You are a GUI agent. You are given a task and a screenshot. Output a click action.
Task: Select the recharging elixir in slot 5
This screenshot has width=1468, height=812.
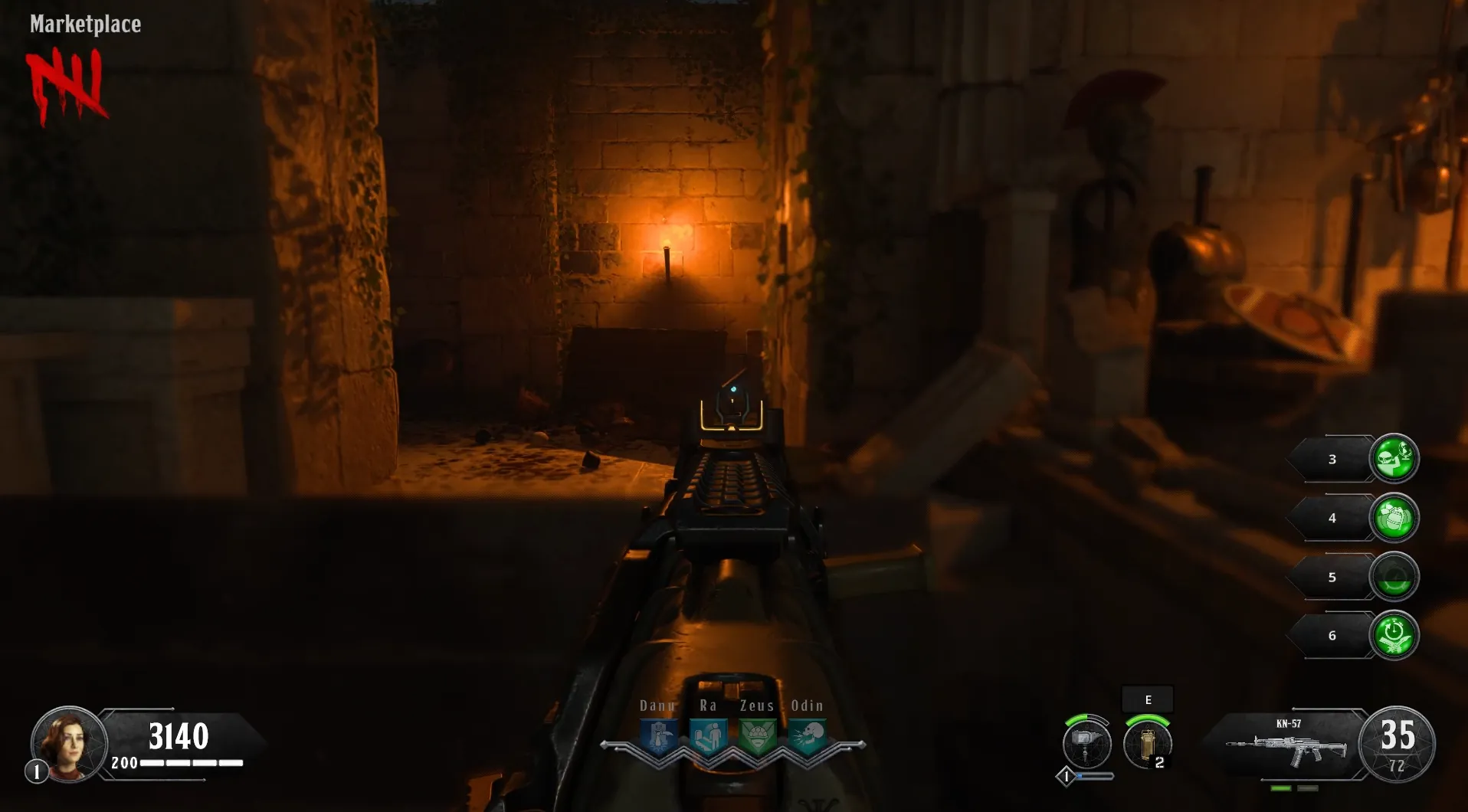point(1394,577)
